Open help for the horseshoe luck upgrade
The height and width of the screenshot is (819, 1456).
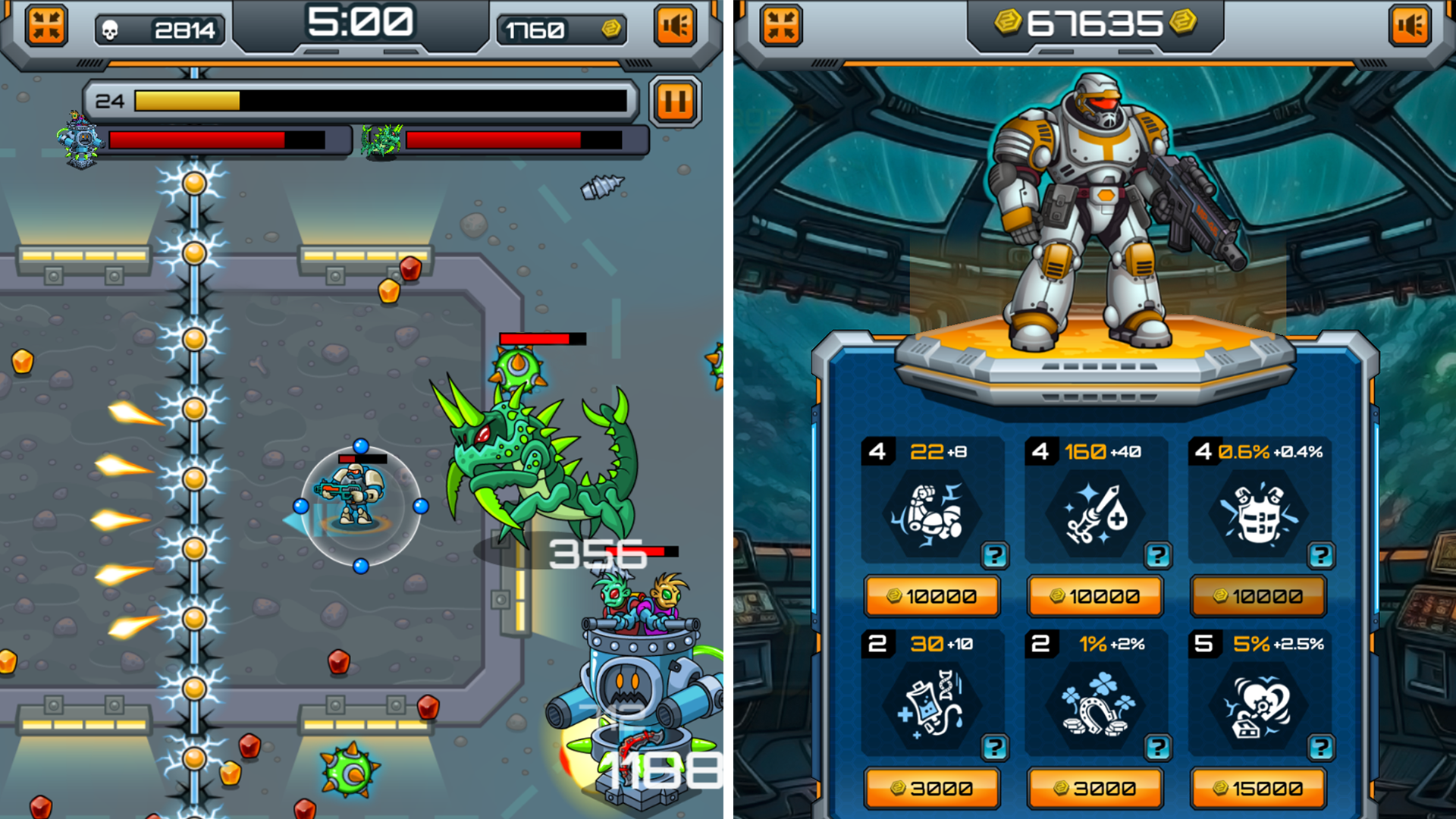point(1159,747)
